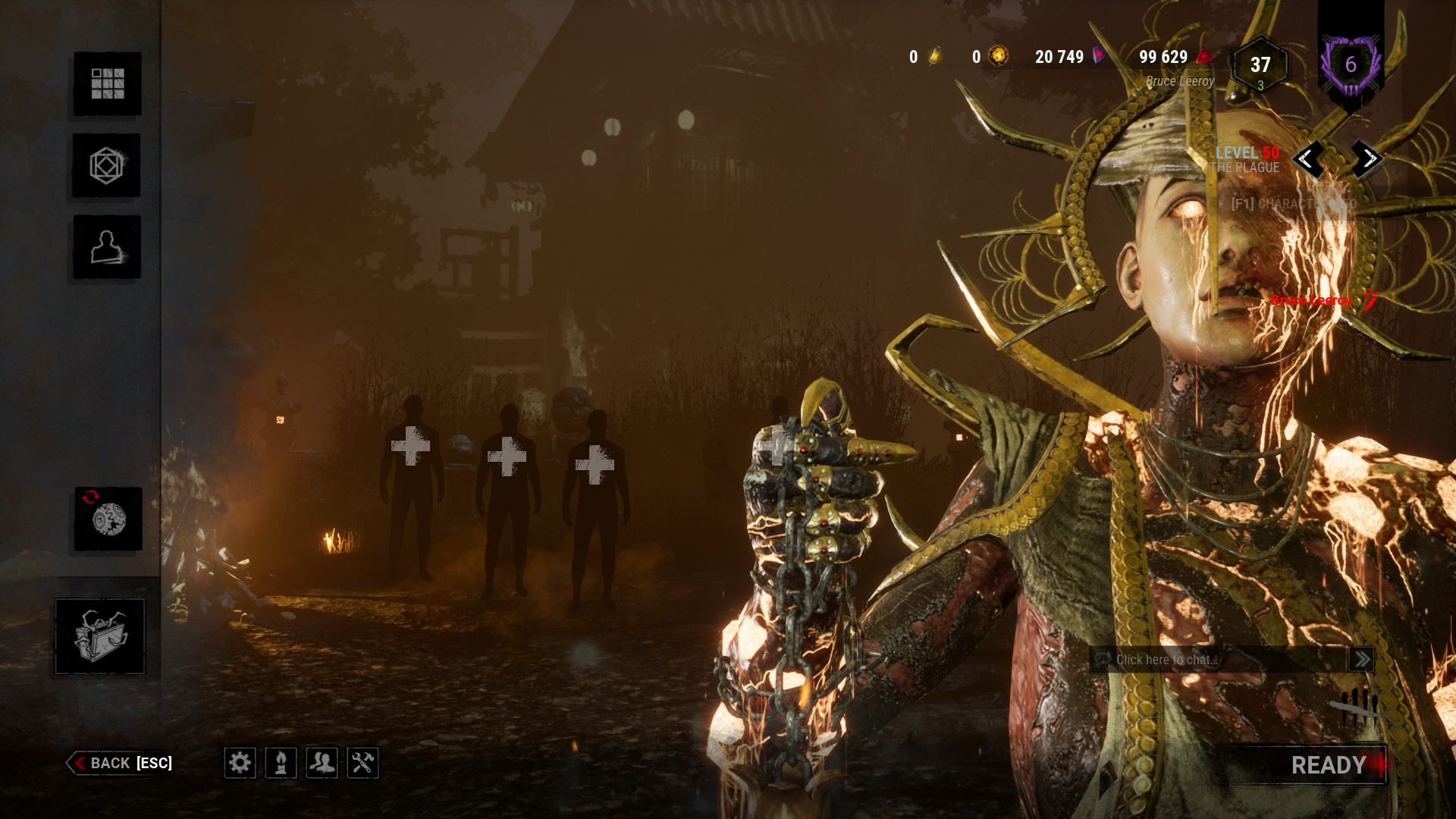Go back with the BACK button
Screen dimensions: 1456x819
pos(121,763)
